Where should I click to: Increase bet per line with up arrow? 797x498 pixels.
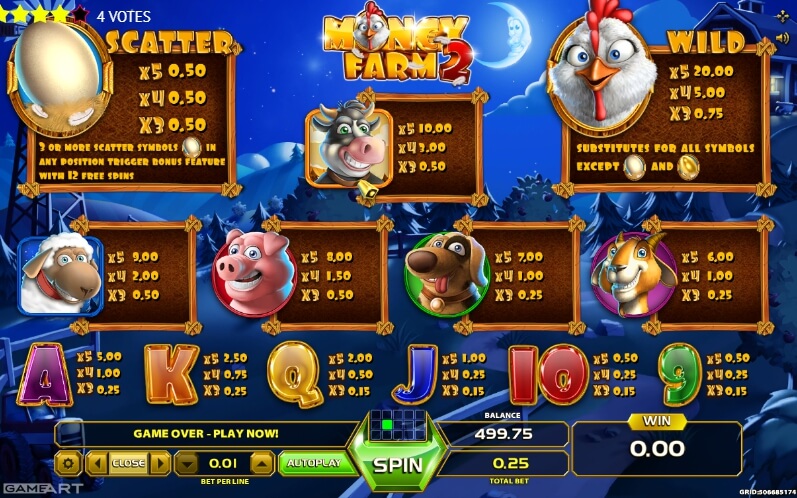coord(260,463)
